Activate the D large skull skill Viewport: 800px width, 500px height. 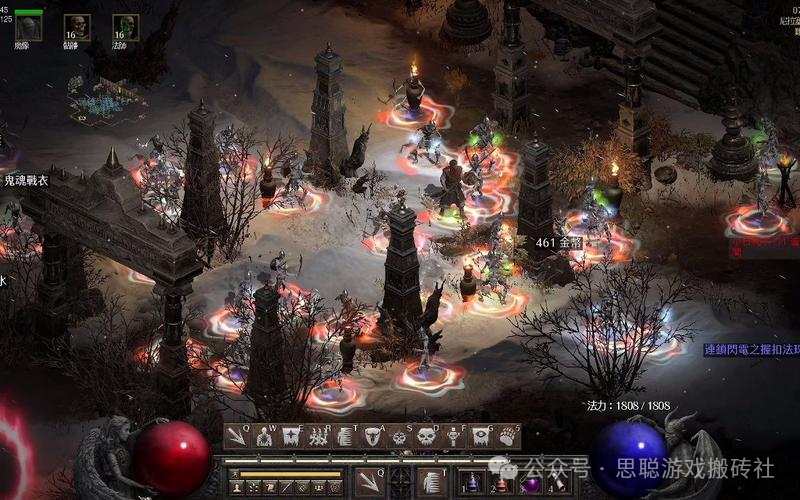(426, 436)
